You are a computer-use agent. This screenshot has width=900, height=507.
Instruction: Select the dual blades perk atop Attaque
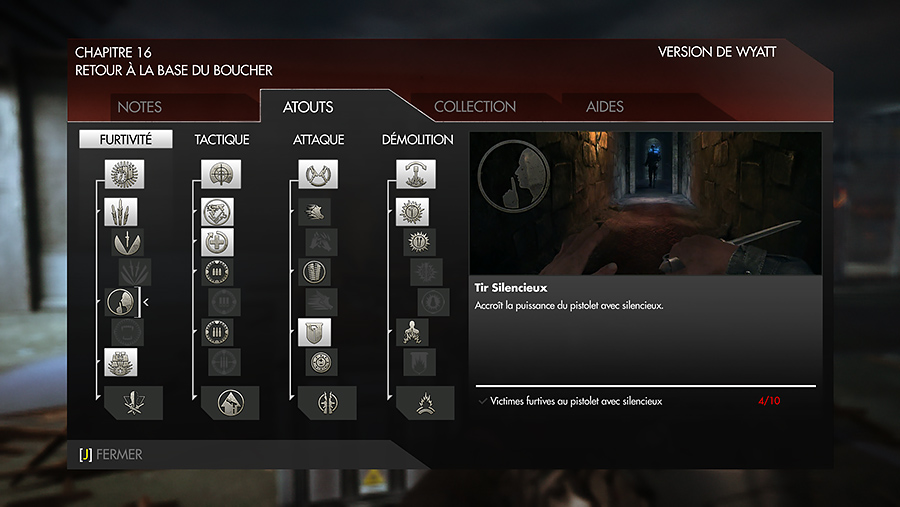tap(318, 174)
